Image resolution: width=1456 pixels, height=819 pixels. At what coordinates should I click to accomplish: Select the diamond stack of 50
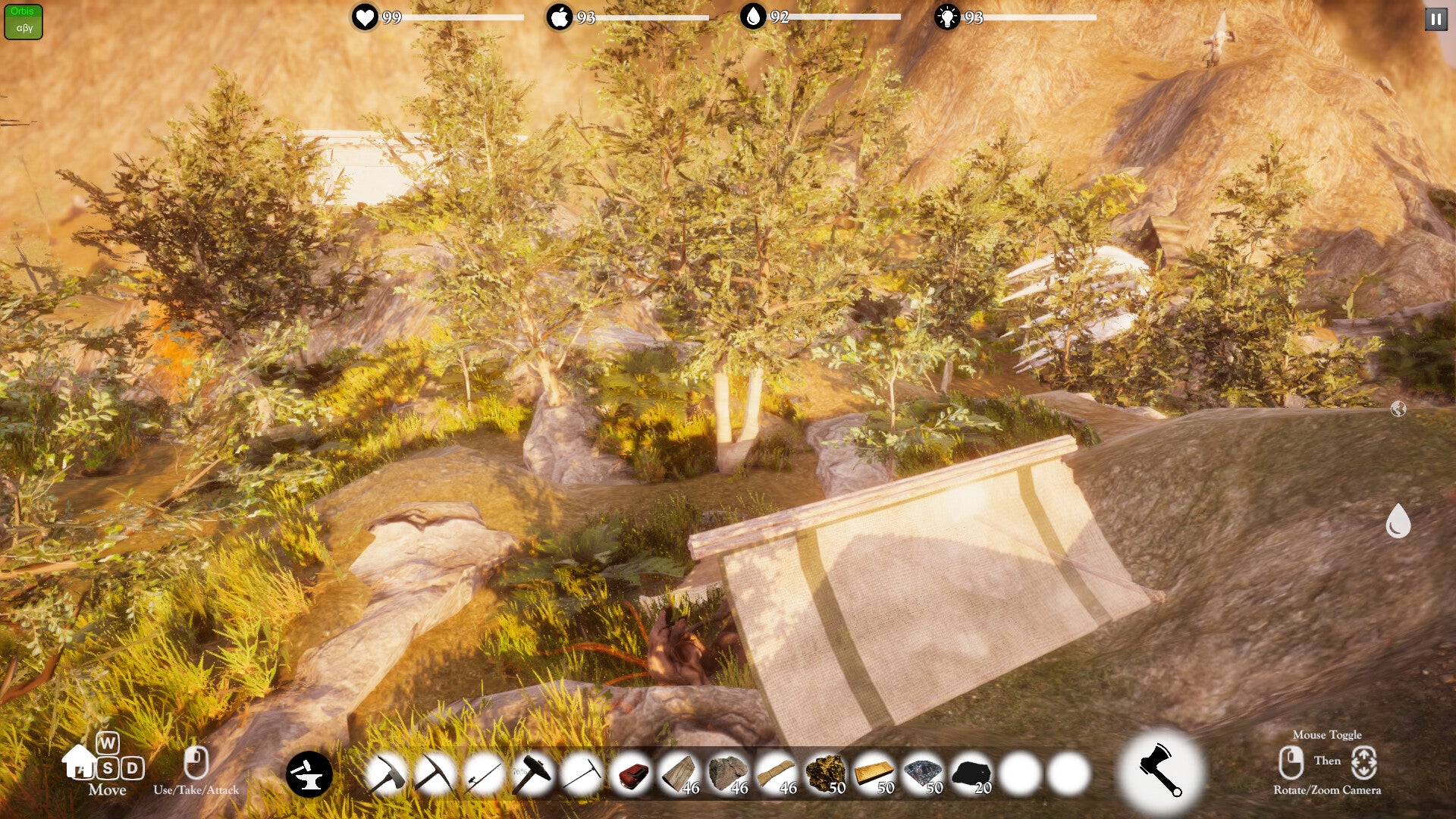[x=922, y=774]
